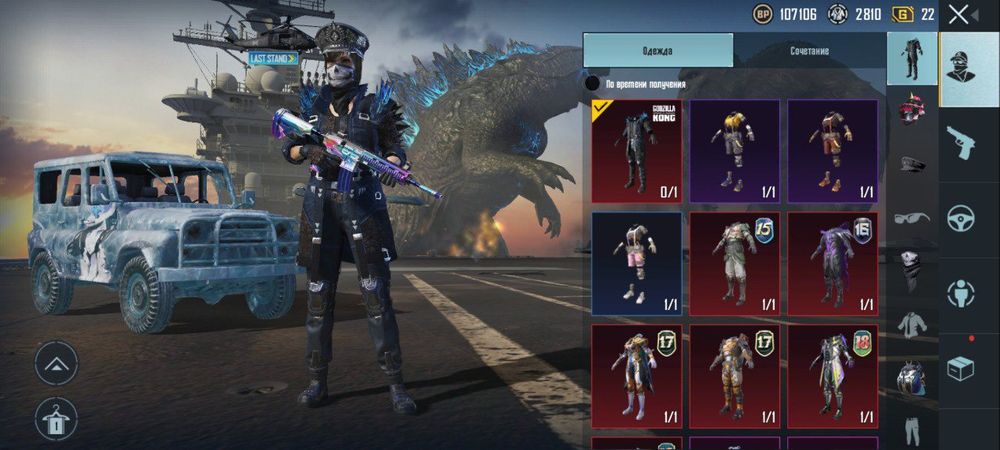Select the Godzilla vs Kong outfit
This screenshot has height=450, width=1000.
(636, 151)
